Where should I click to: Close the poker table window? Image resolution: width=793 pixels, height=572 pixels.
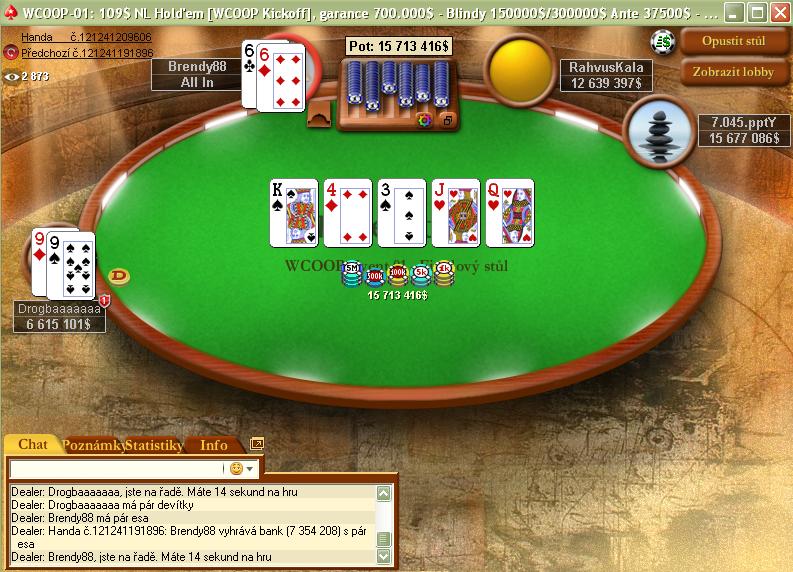coord(778,13)
